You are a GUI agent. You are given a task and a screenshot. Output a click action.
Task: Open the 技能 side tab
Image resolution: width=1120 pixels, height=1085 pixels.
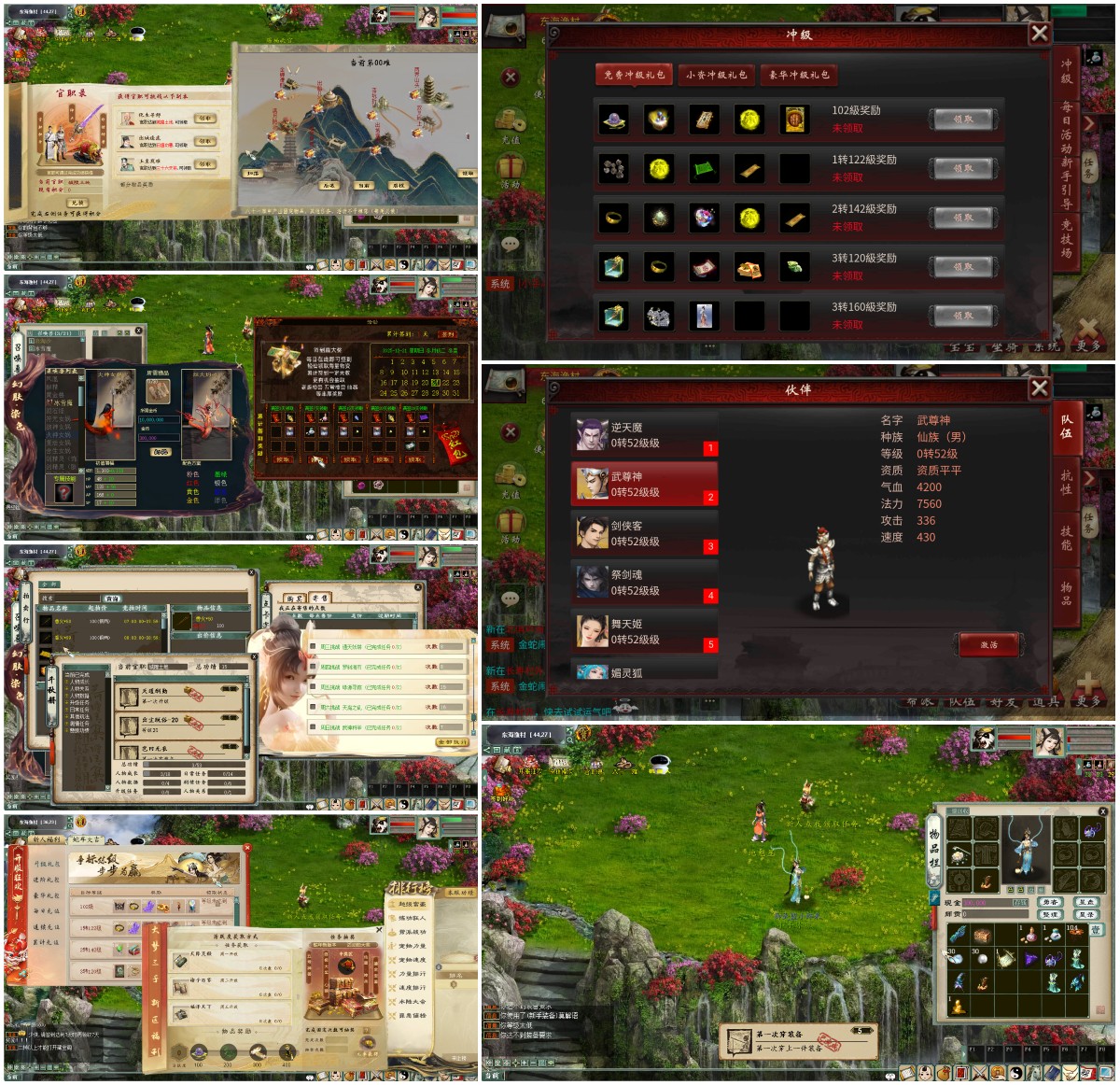click(1067, 538)
